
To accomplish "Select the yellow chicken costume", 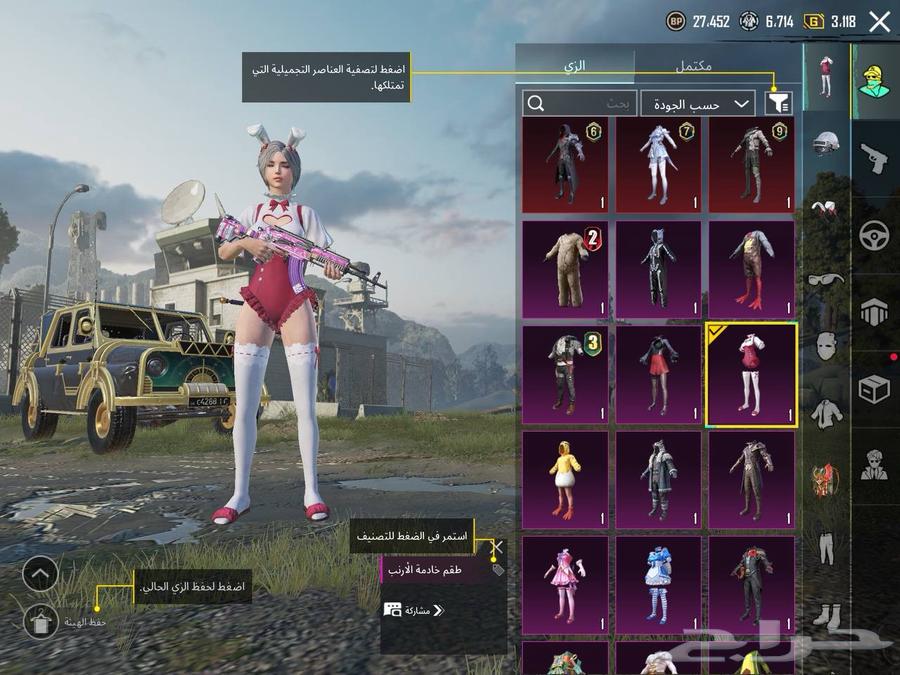I will 565,480.
